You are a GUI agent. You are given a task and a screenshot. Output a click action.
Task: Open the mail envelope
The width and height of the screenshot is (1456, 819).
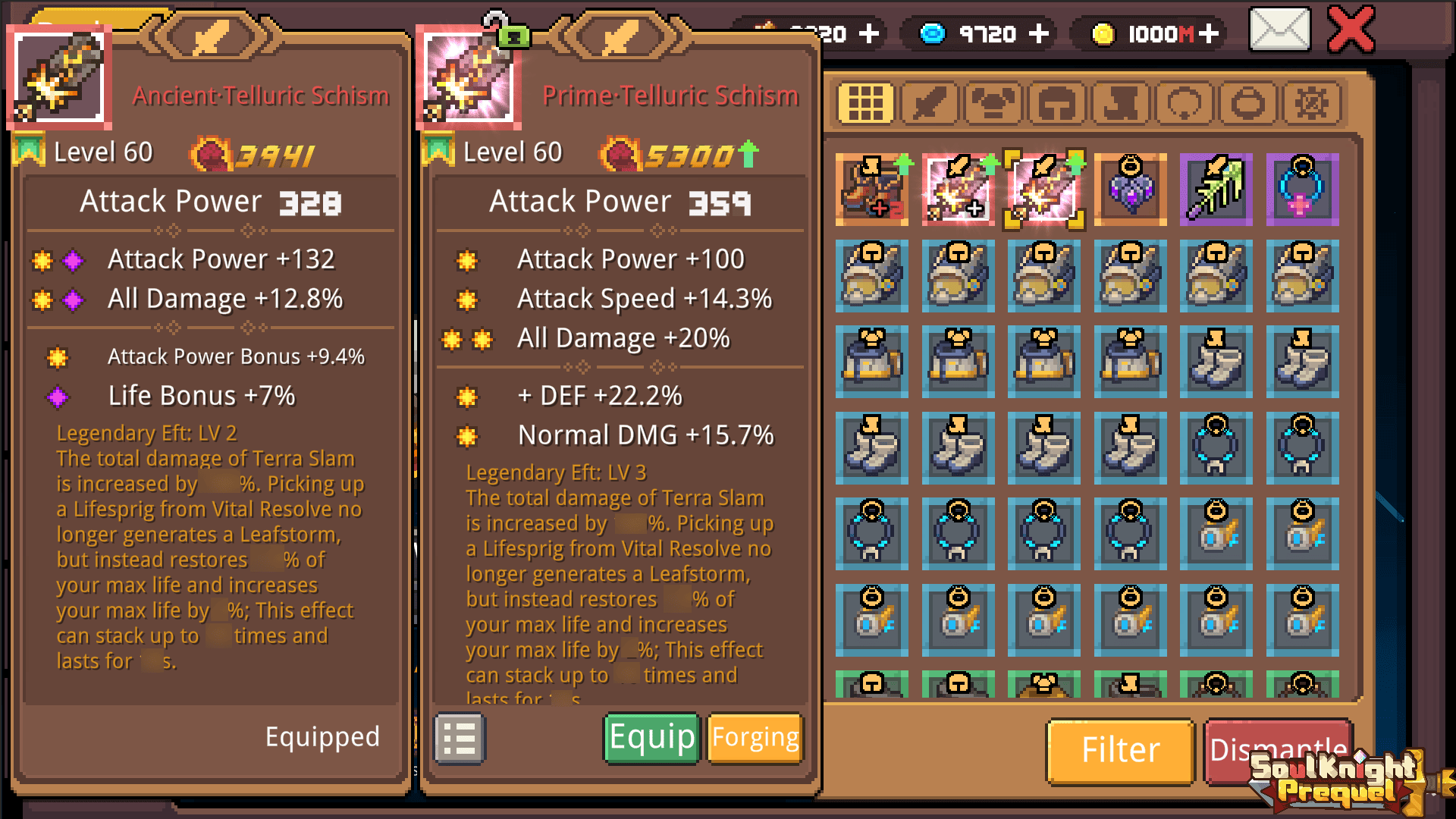tap(1279, 30)
